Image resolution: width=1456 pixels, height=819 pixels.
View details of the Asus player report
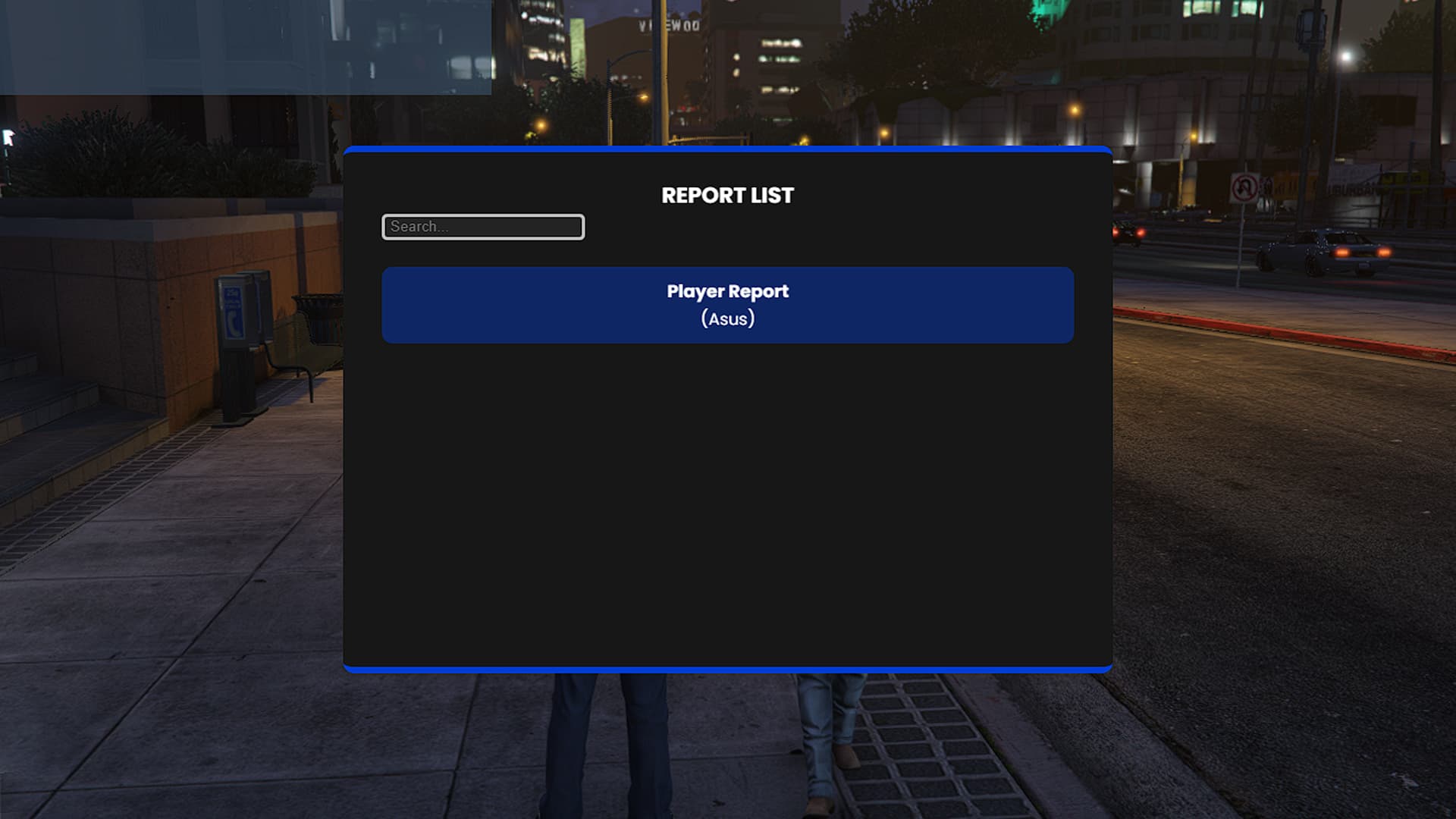727,304
